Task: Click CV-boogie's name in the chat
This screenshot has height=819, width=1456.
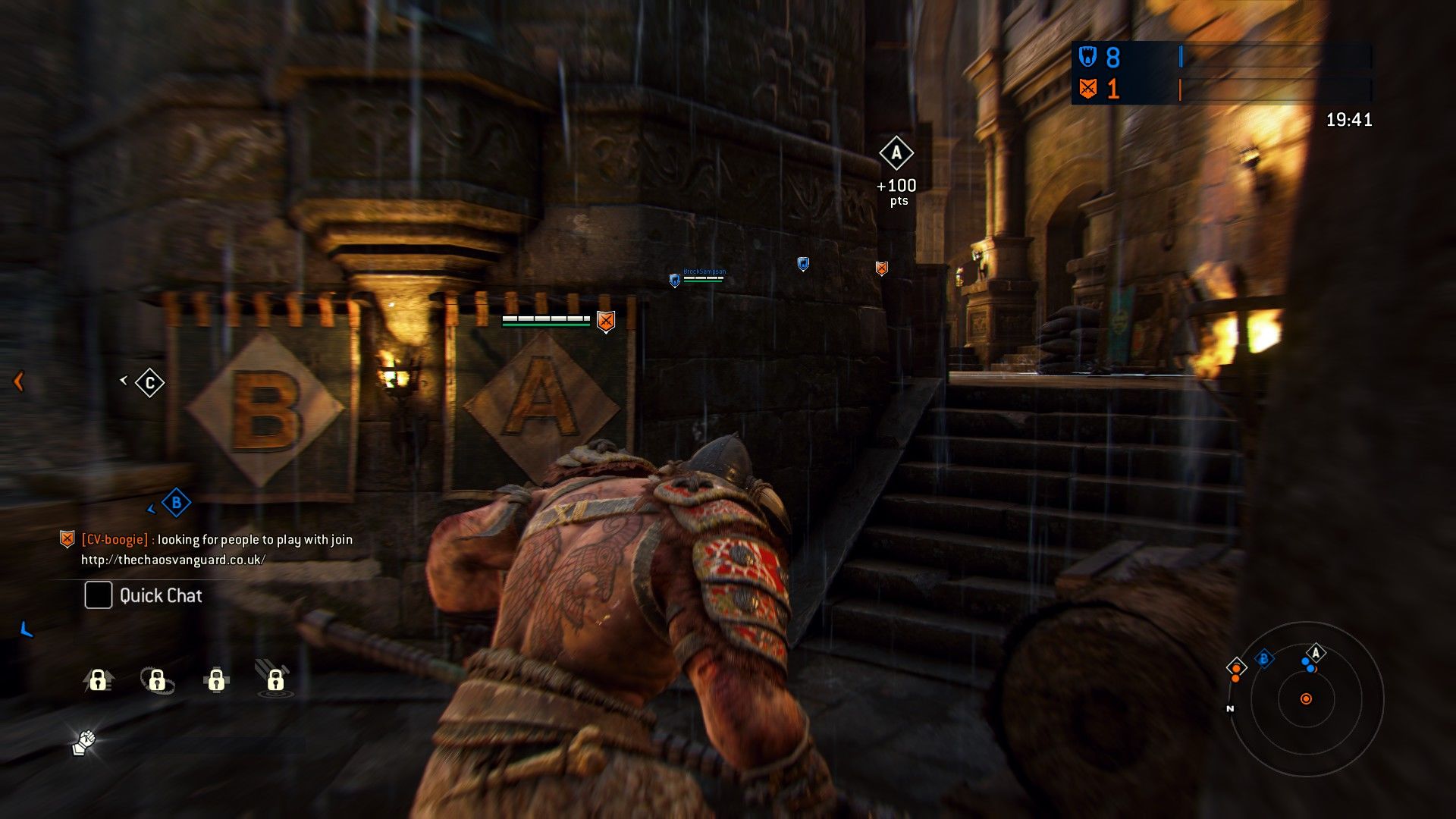Action: pos(115,539)
